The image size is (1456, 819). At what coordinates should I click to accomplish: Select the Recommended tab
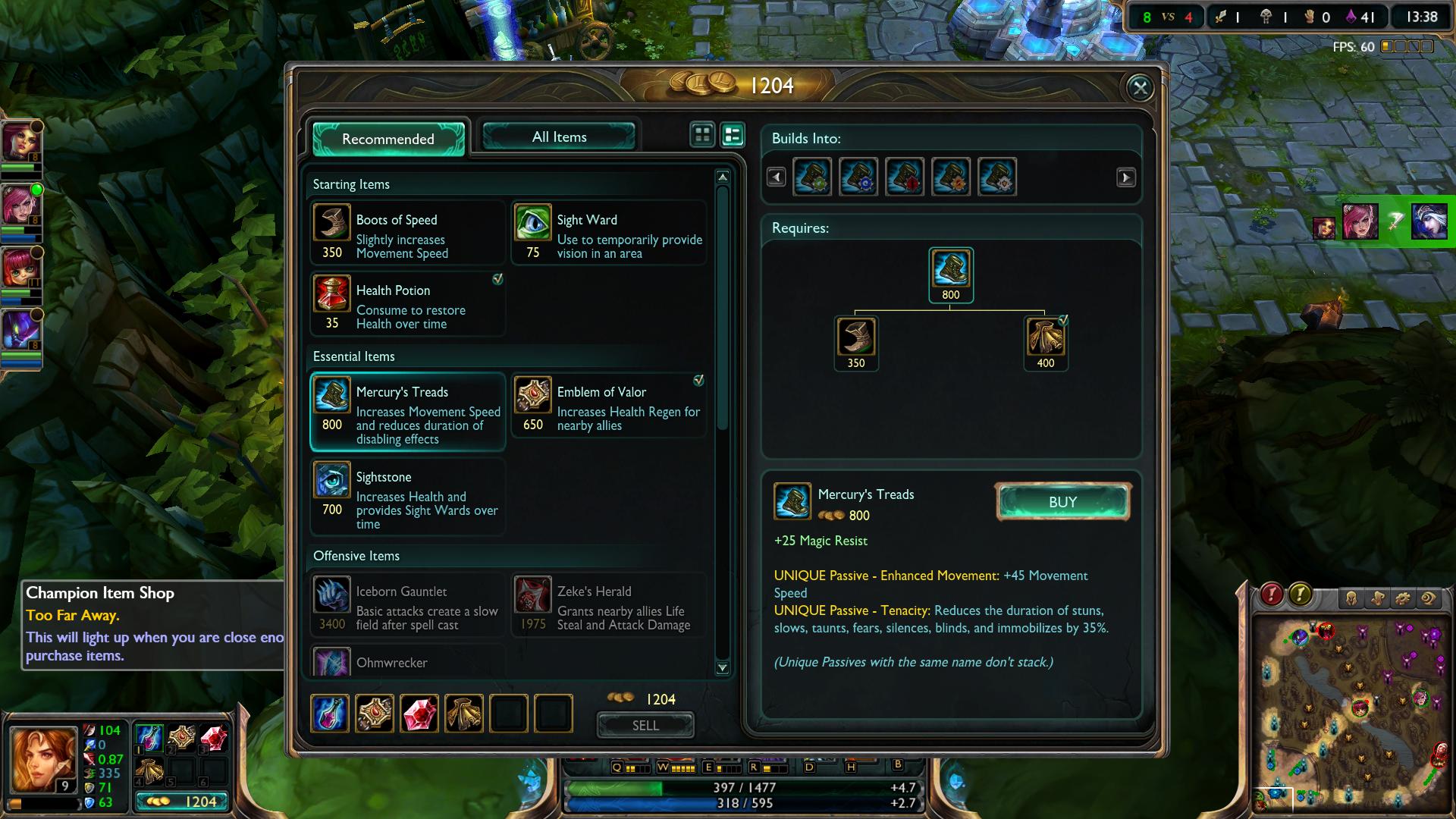388,139
